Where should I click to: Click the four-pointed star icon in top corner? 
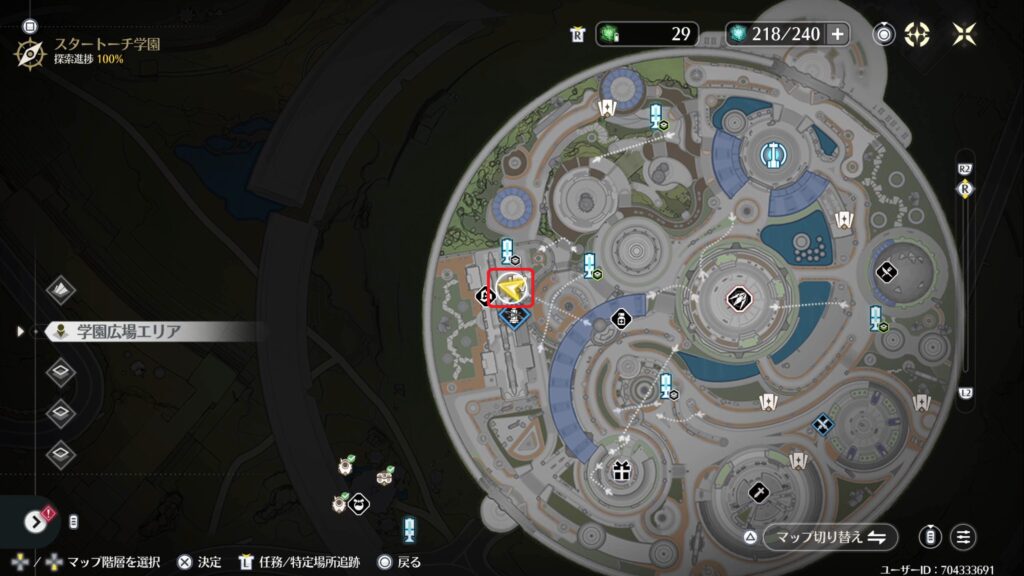coord(964,34)
